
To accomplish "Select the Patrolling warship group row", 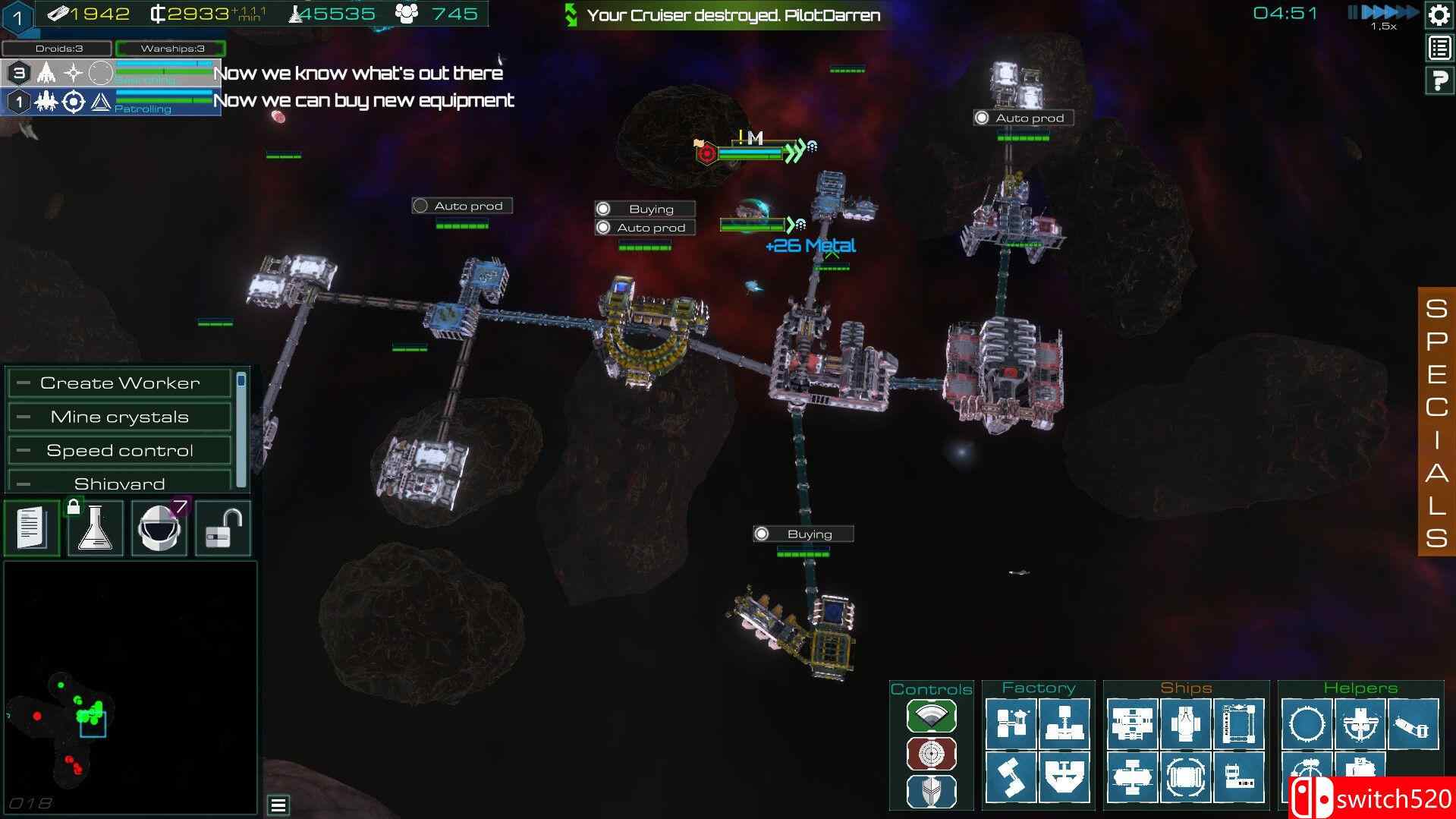I will 111,102.
